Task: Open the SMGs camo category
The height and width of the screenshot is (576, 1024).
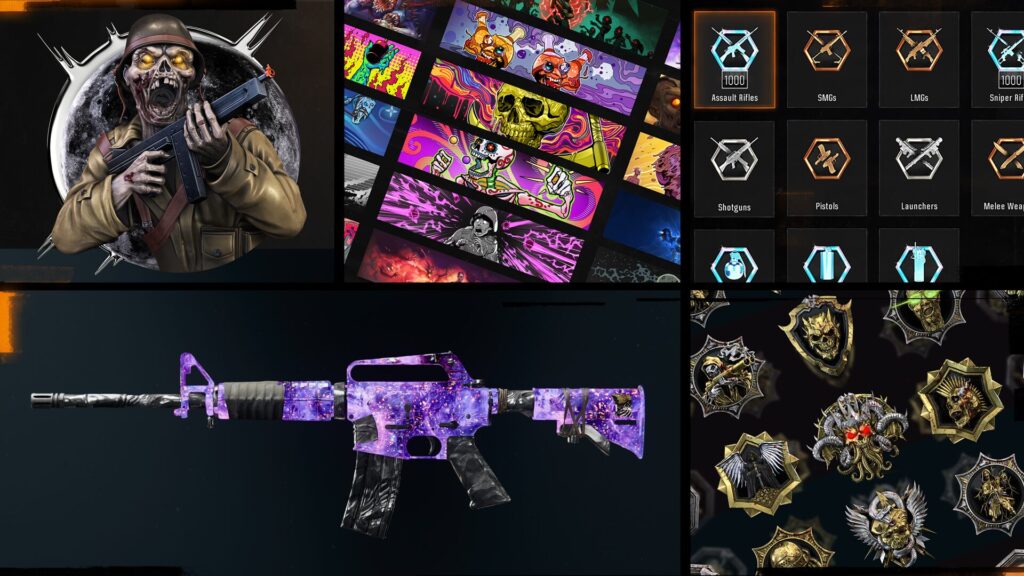Action: pyautogui.click(x=827, y=60)
